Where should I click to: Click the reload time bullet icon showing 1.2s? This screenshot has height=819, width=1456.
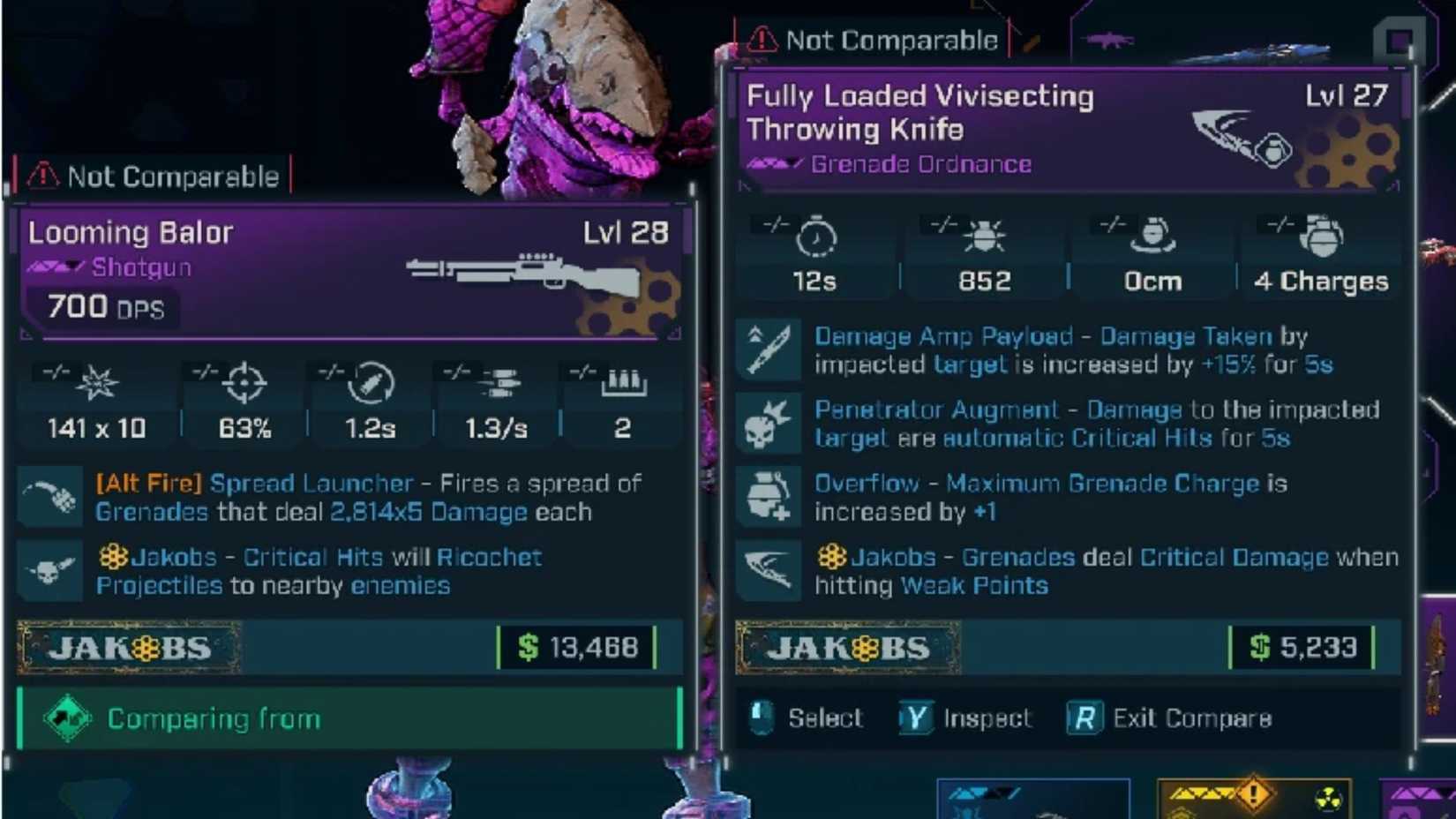[x=369, y=384]
